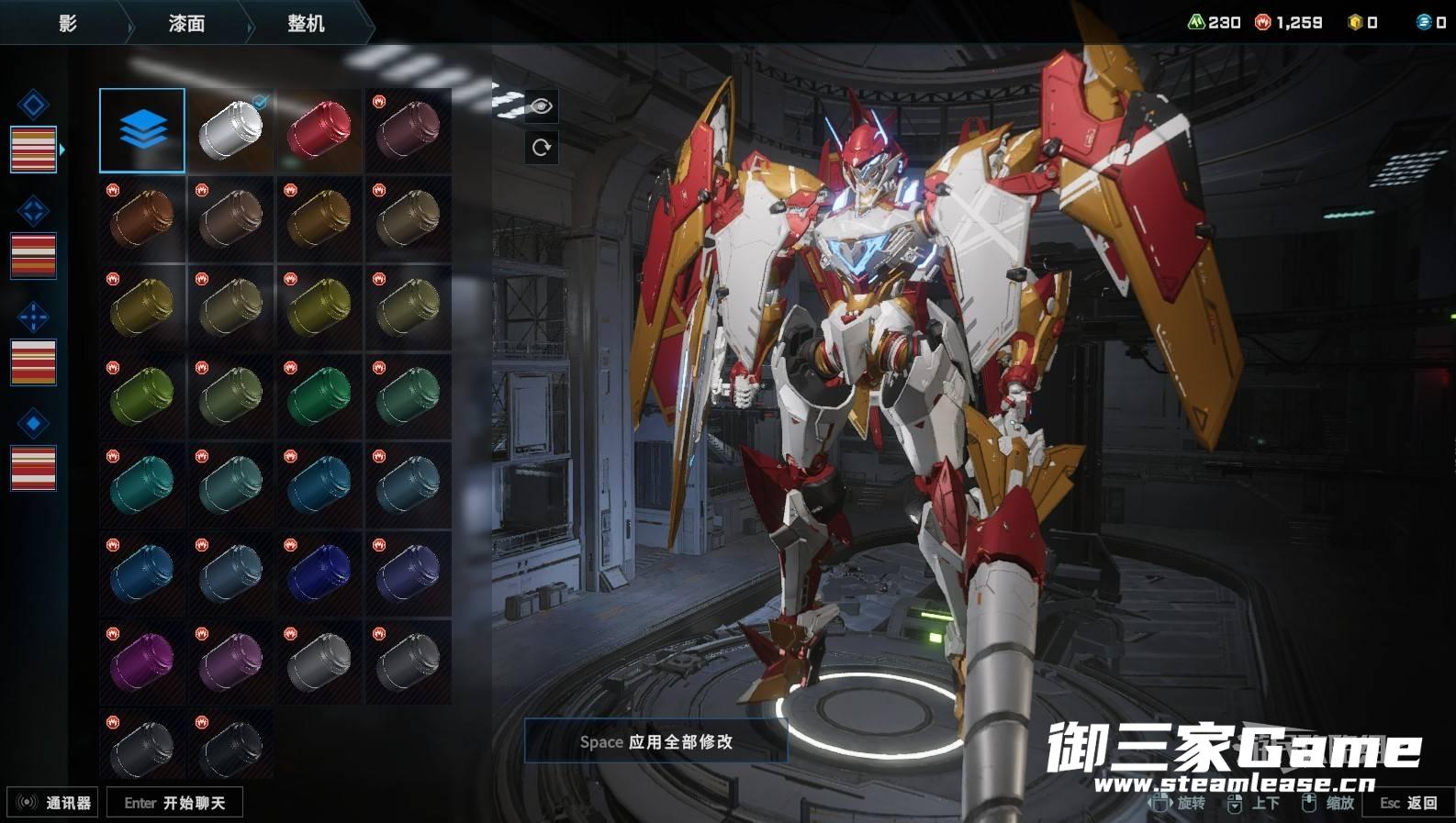Choose the white paint can
This screenshot has height=823, width=1456.
pos(230,130)
